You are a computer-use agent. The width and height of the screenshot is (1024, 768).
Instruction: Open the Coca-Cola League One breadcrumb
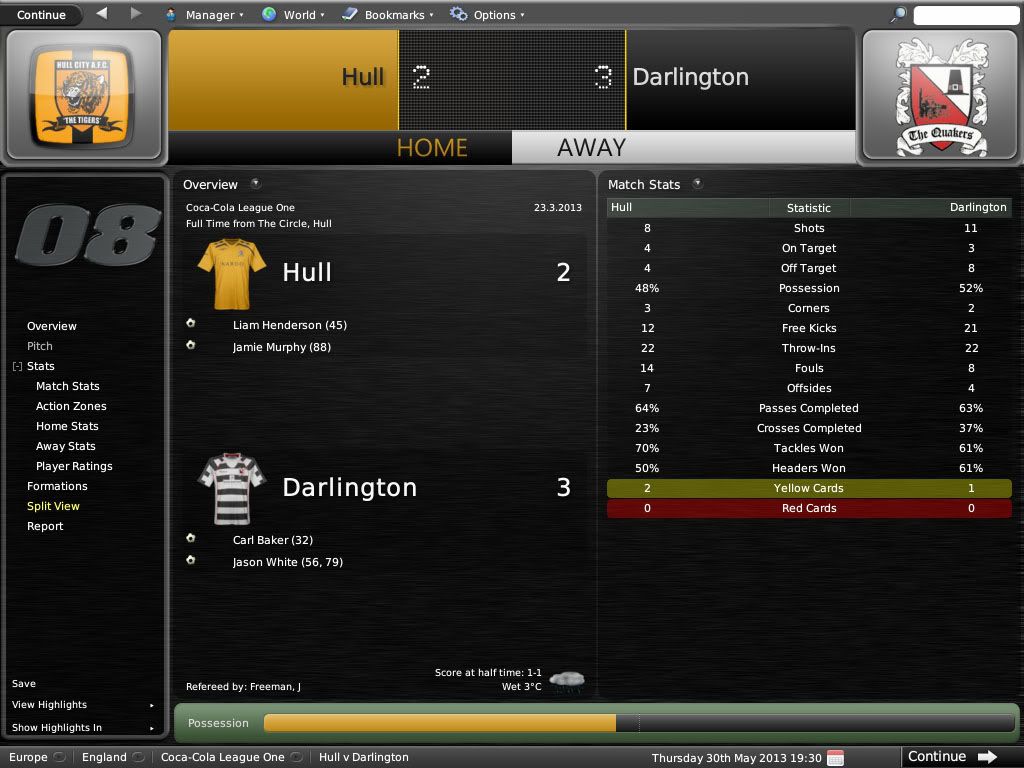tap(222, 757)
